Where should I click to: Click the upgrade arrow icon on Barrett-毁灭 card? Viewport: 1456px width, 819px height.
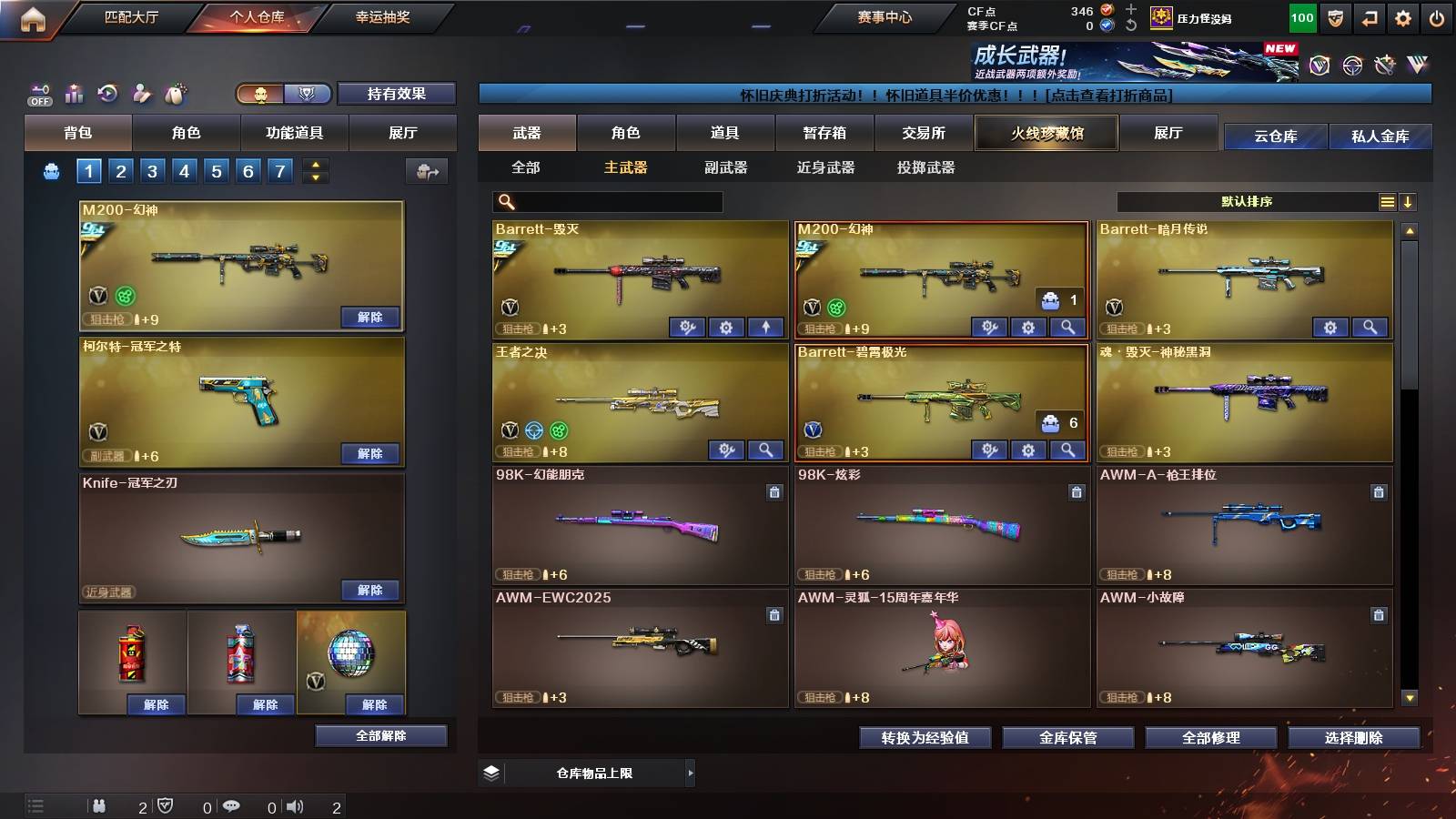[764, 326]
